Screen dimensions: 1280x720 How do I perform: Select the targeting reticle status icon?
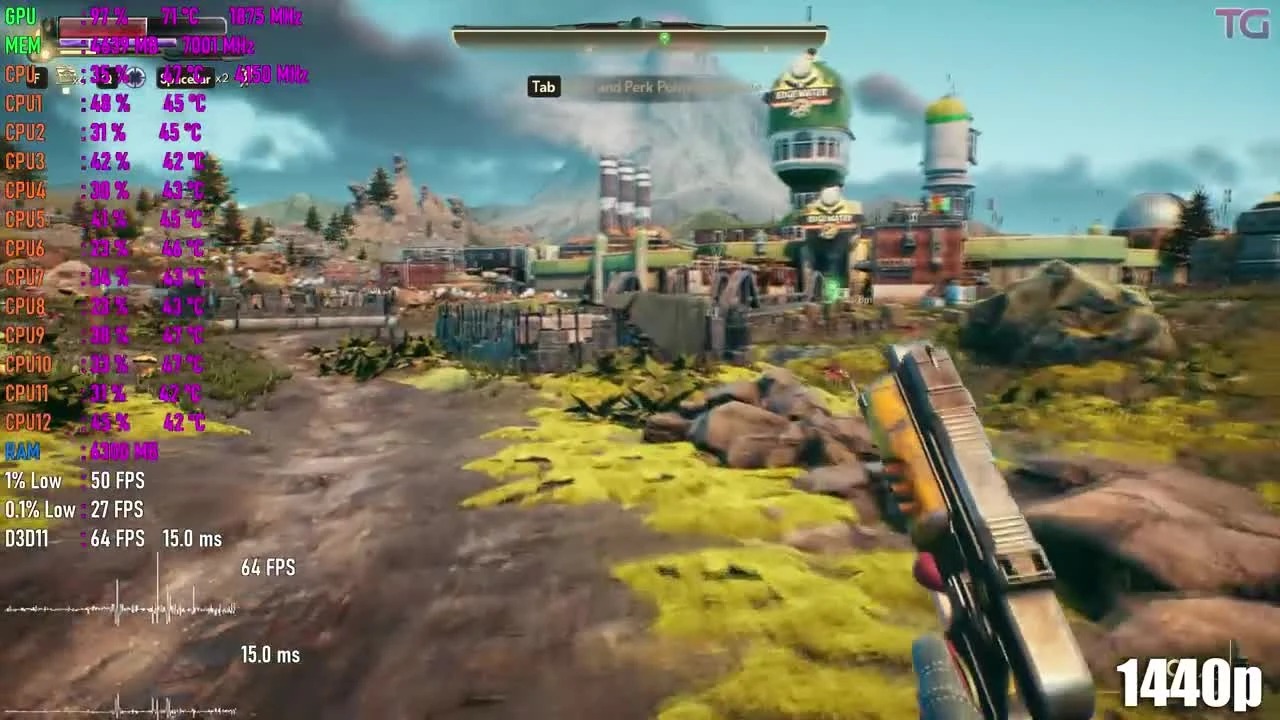coord(135,77)
